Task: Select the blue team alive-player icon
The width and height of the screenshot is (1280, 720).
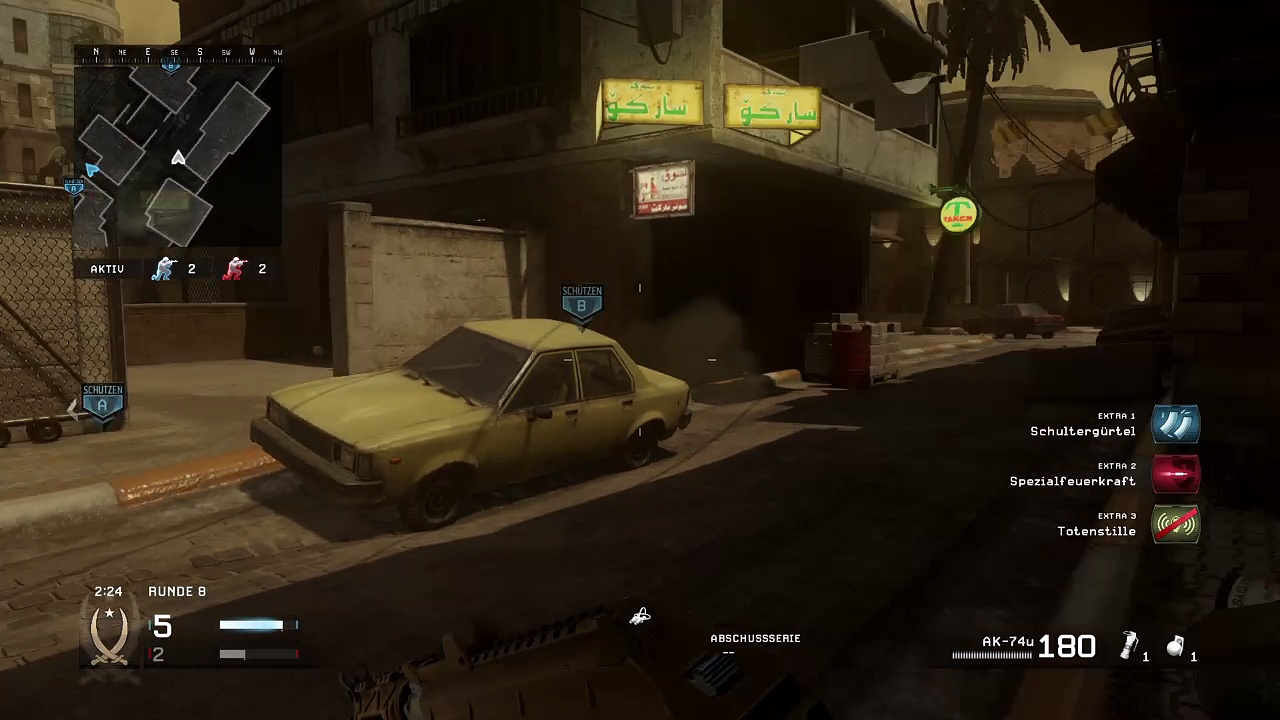Action: click(x=163, y=268)
